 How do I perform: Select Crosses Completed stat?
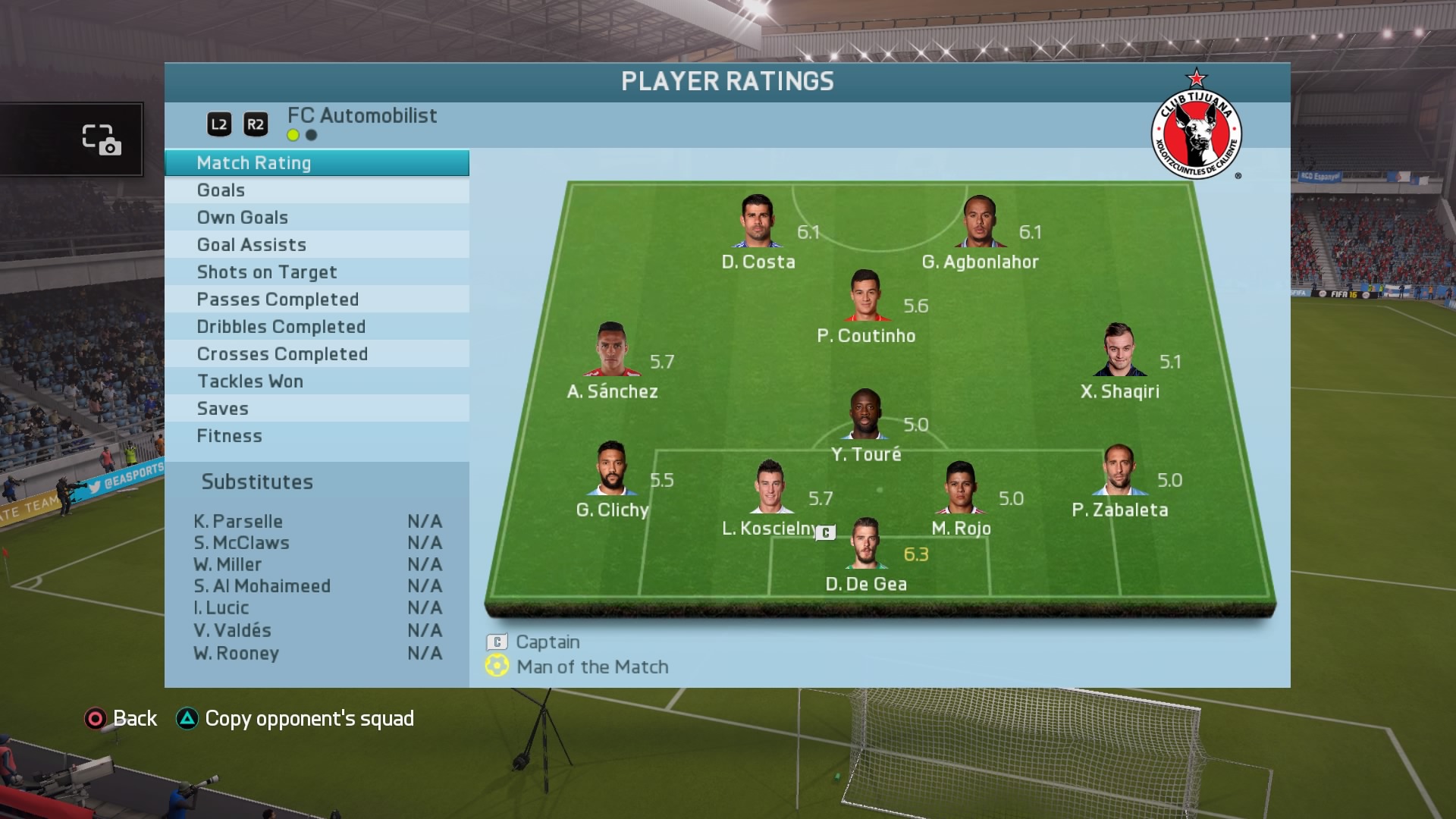(x=316, y=354)
